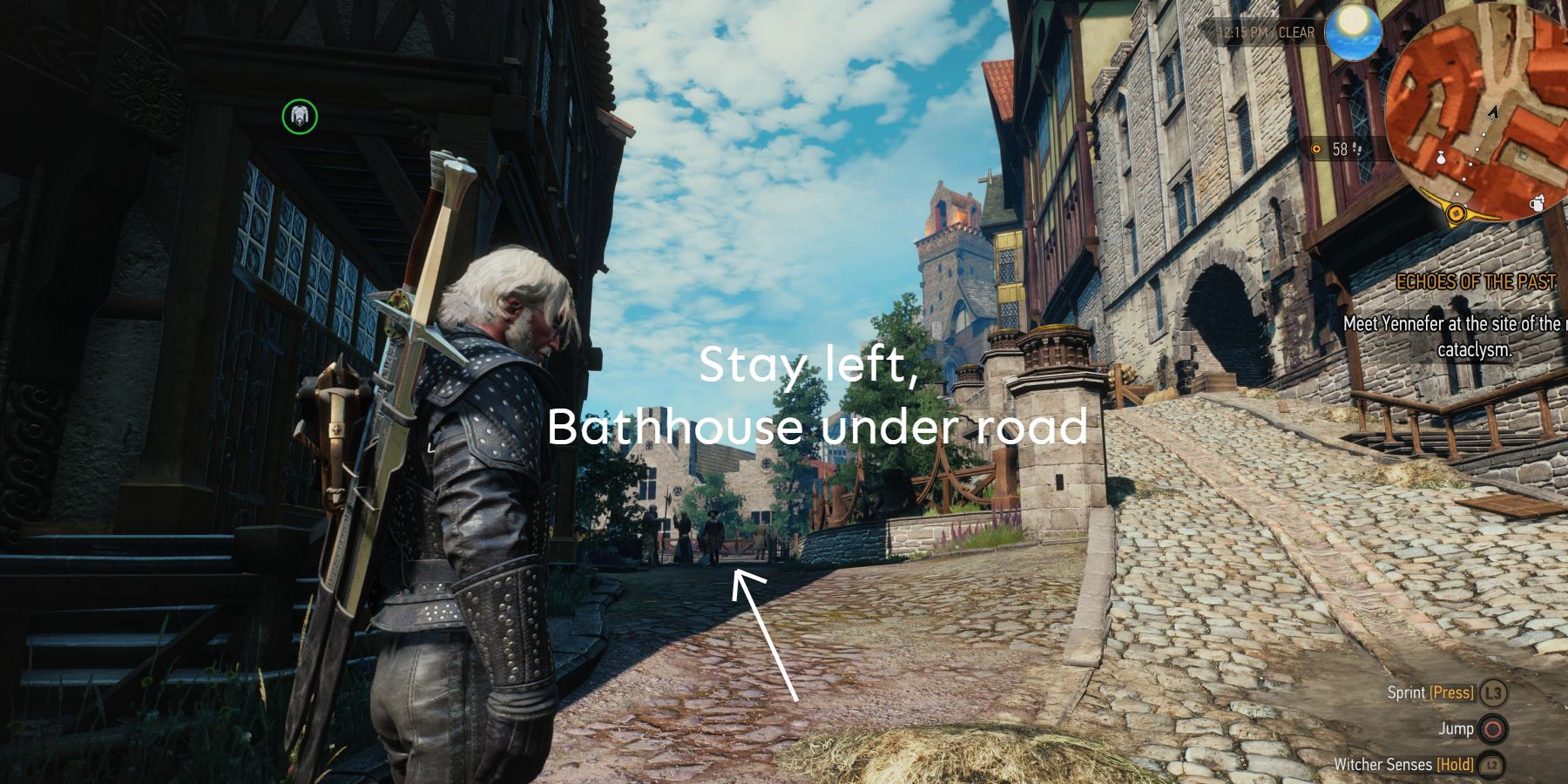Viewport: 1568px width, 784px height.
Task: Select the tavern mug icon on the minimap
Action: 1538,206
